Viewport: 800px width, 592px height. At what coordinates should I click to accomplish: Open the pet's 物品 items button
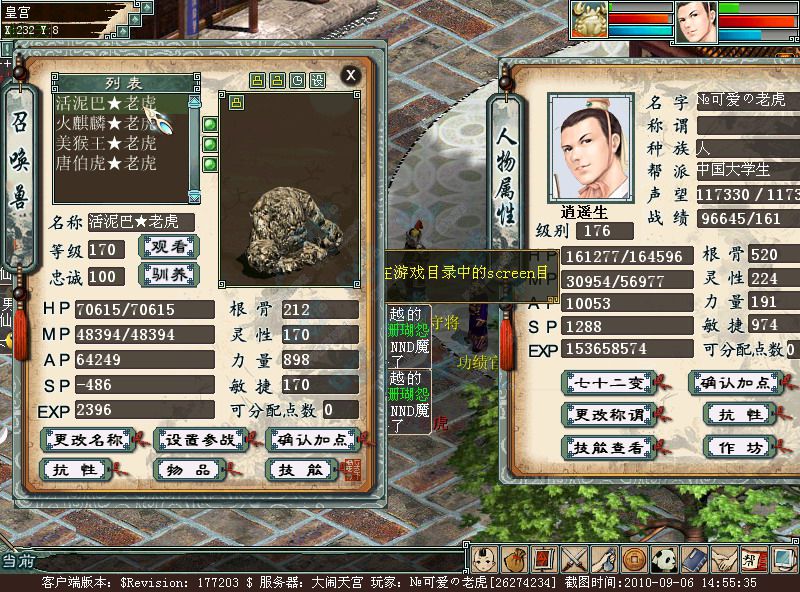click(x=186, y=469)
